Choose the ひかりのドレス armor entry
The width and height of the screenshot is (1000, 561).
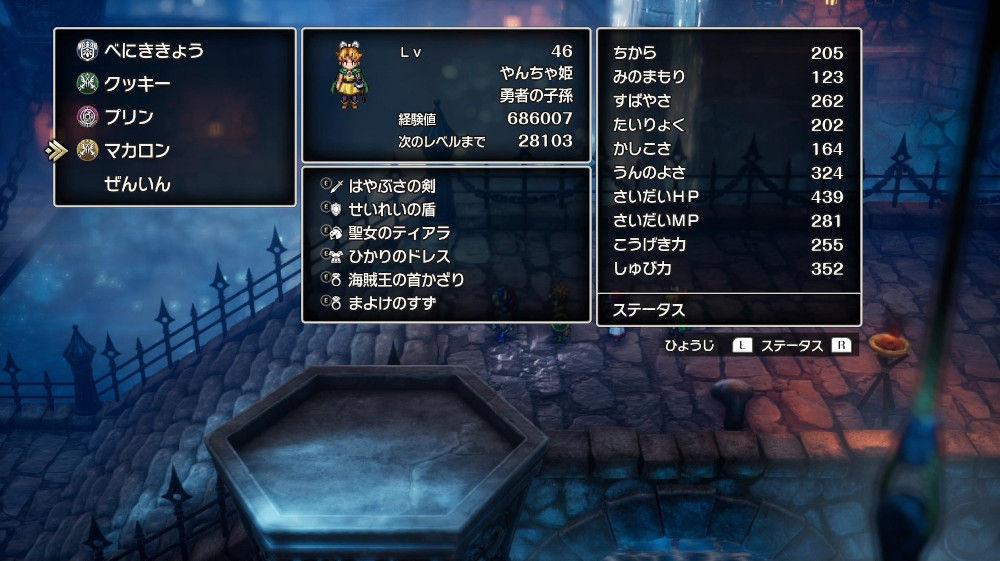pos(399,256)
